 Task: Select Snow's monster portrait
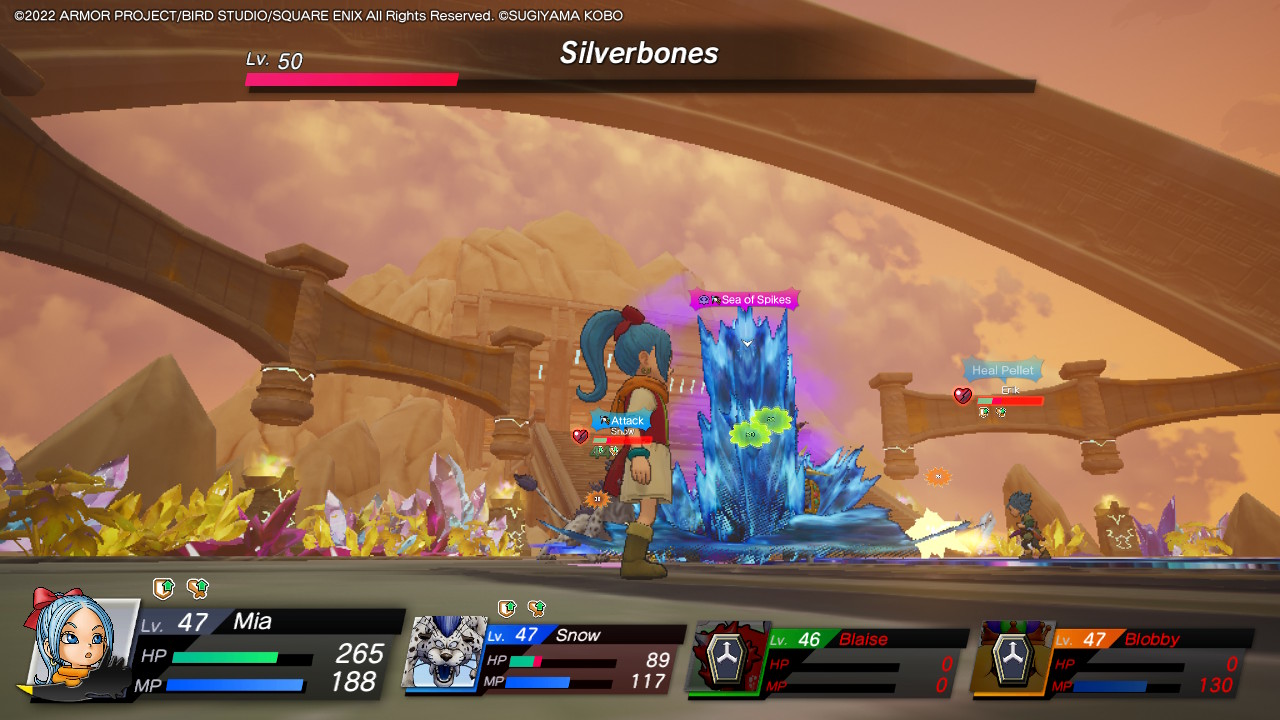coord(442,653)
